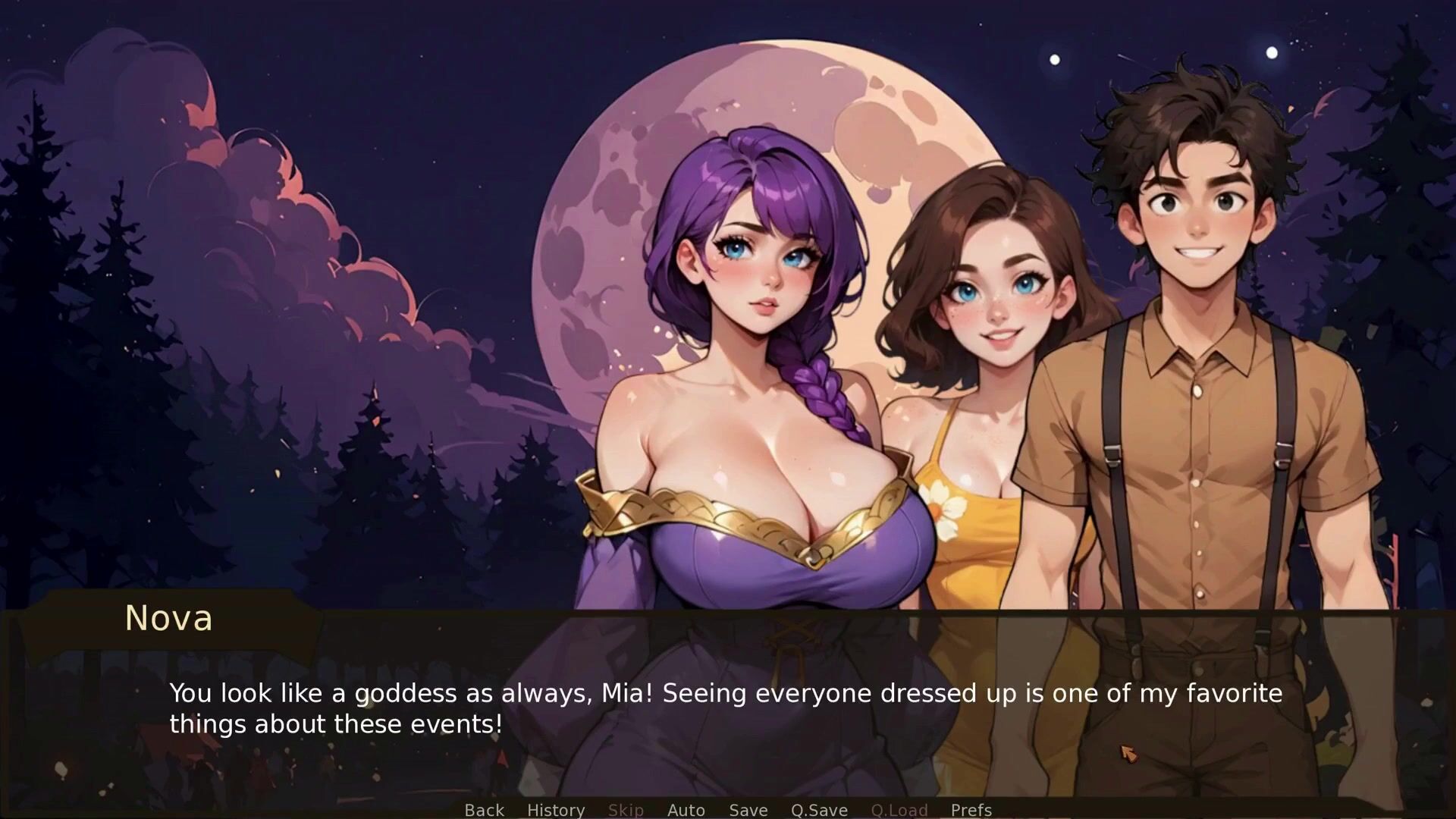Open the Save game menu

click(x=748, y=810)
